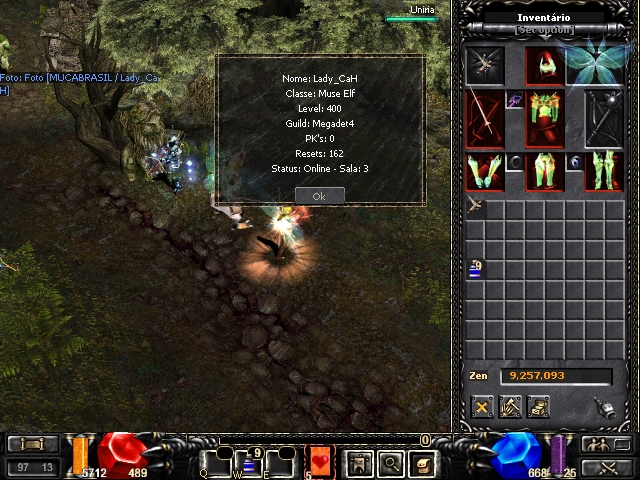Select the equipped green chest armor
The height and width of the screenshot is (480, 640).
point(545,118)
